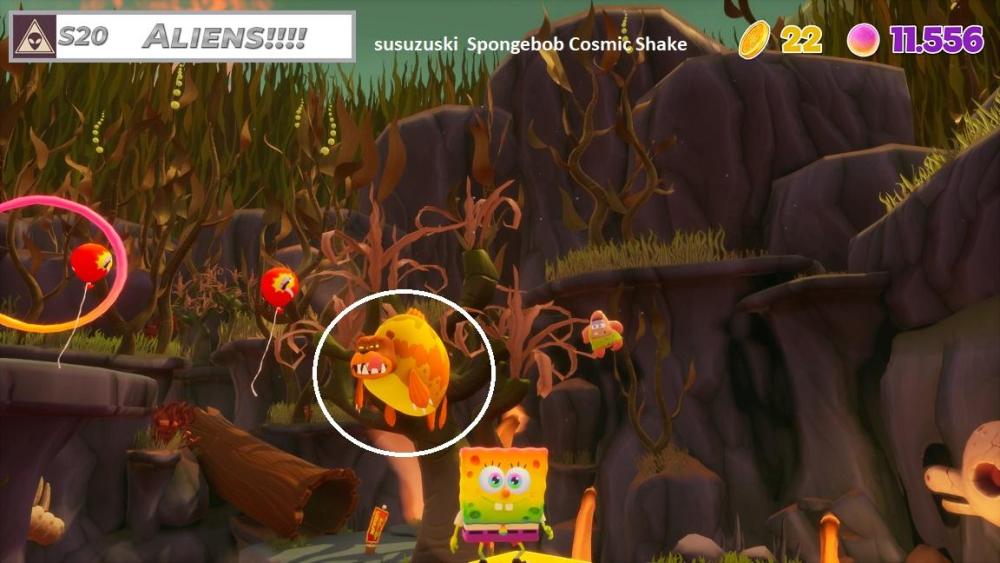Click the gold doubloon coin icon
Viewport: 1000px width, 563px height.
(x=755, y=39)
